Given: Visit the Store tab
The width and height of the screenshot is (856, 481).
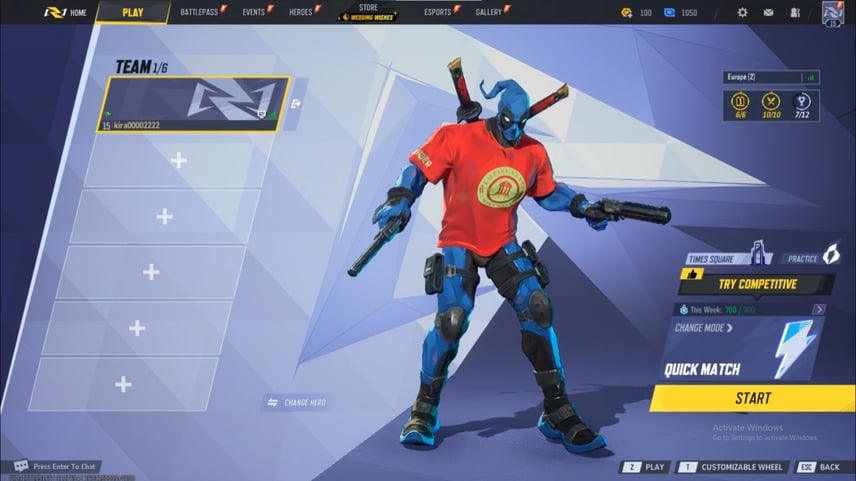Looking at the screenshot, I should pyautogui.click(x=368, y=12).
